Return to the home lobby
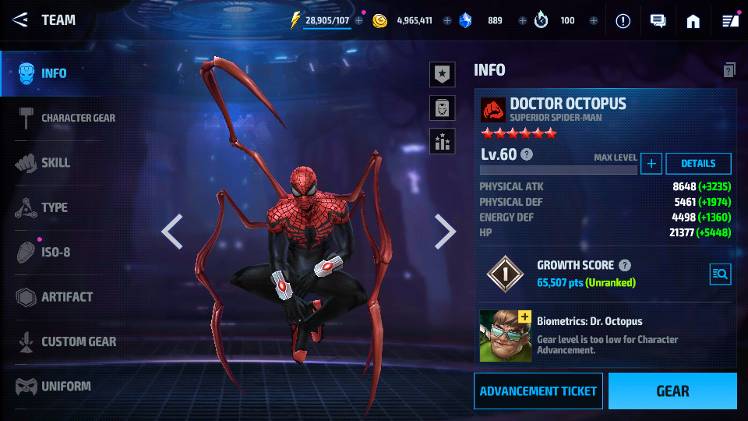 [x=693, y=20]
